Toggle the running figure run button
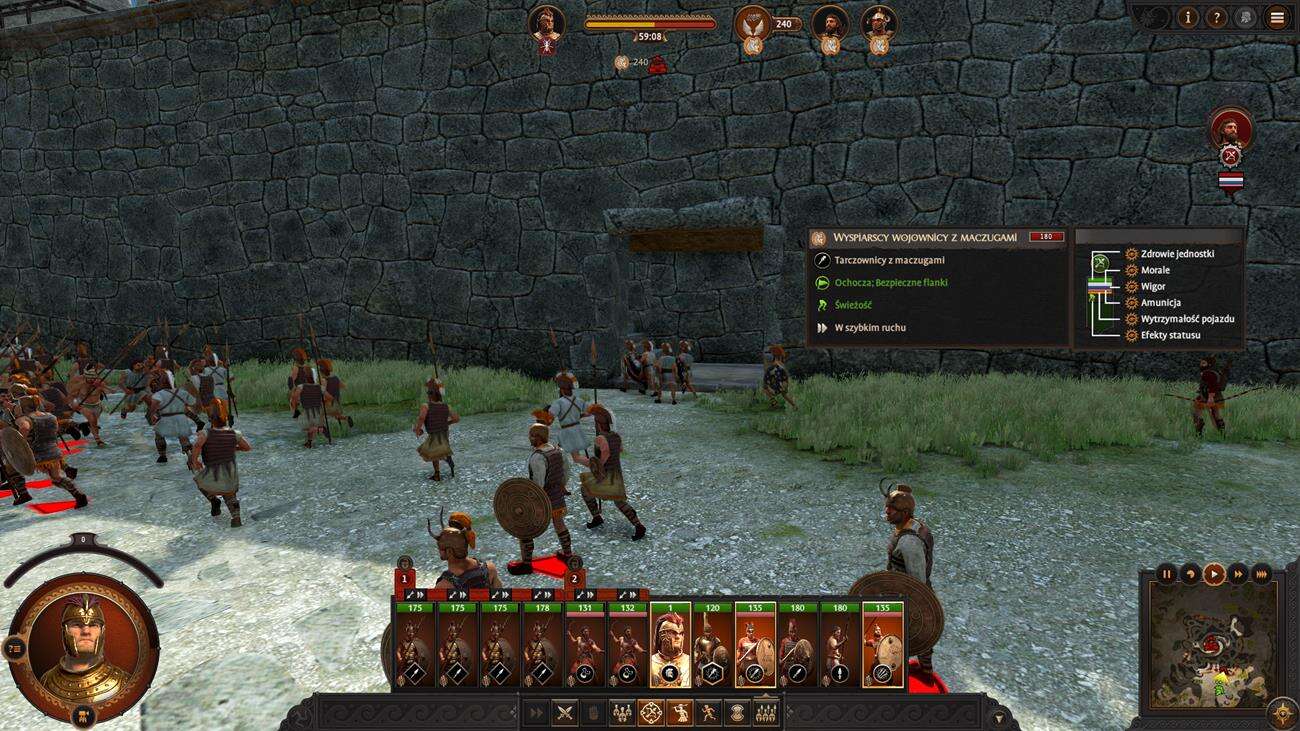Viewport: 1300px width, 731px height. 709,713
